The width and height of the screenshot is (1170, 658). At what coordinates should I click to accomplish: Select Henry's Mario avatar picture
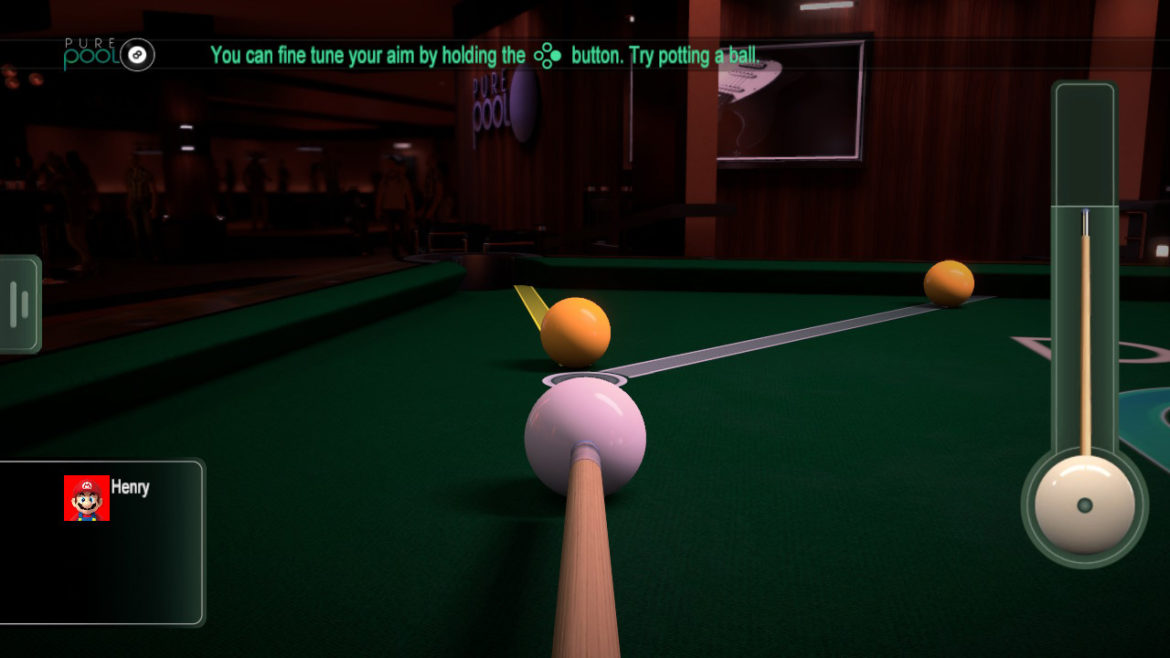87,498
